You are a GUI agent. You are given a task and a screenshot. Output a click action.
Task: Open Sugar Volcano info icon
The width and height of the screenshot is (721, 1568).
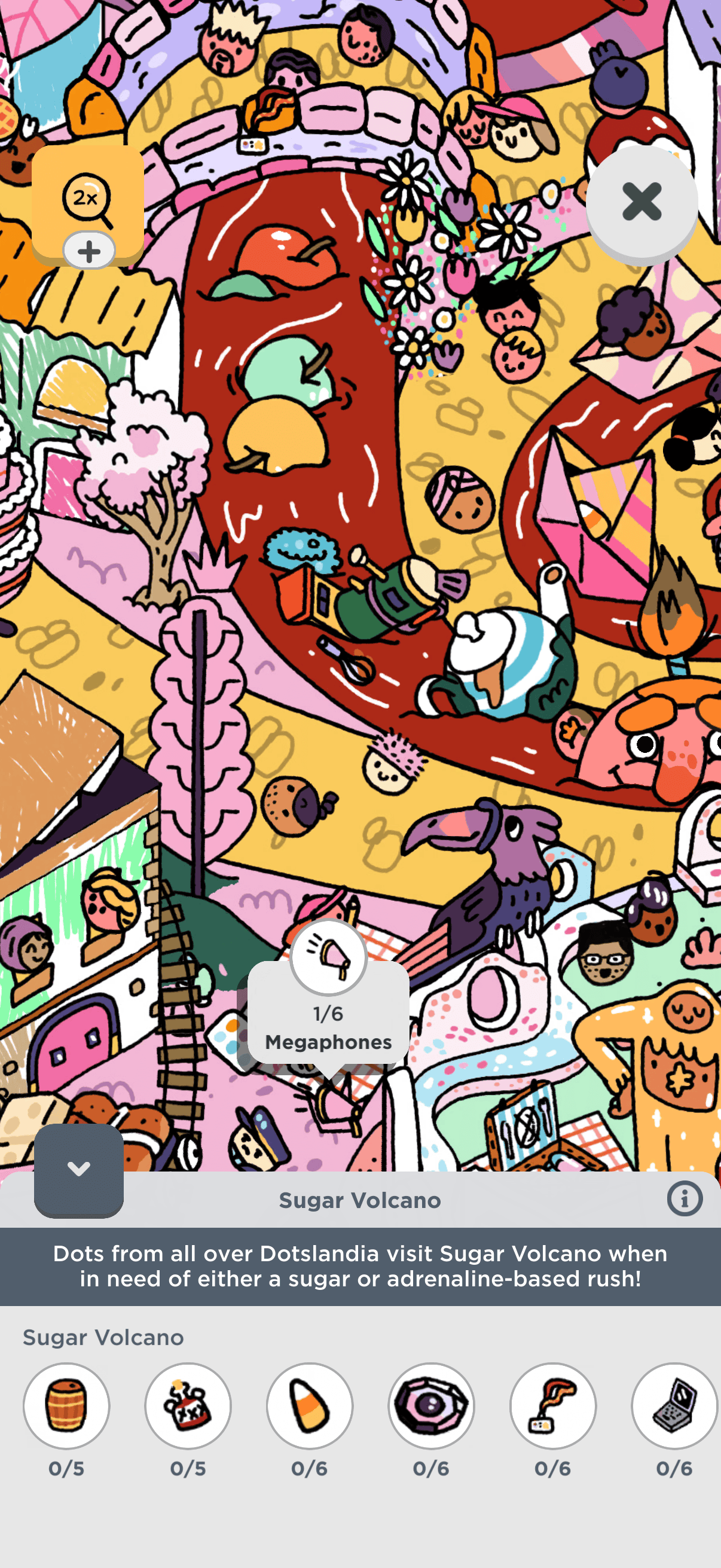coord(685,1199)
